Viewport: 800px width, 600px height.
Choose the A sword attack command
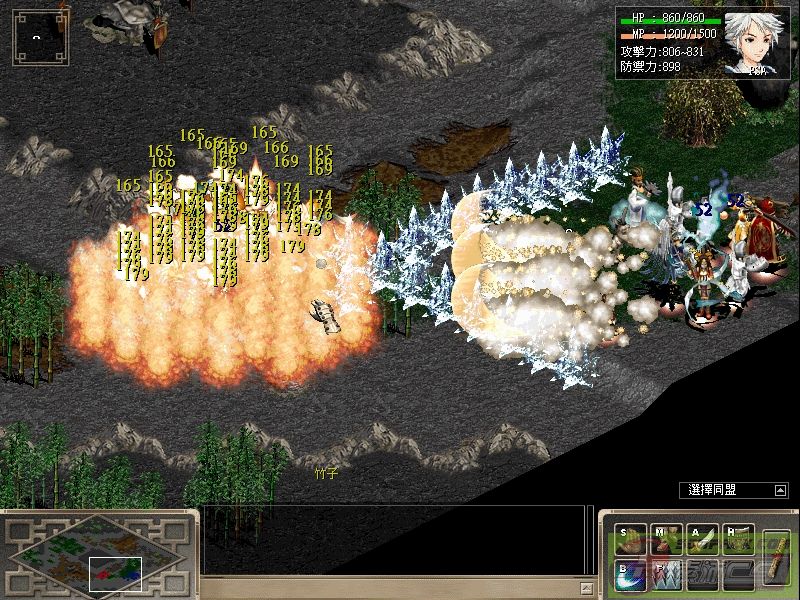702,539
